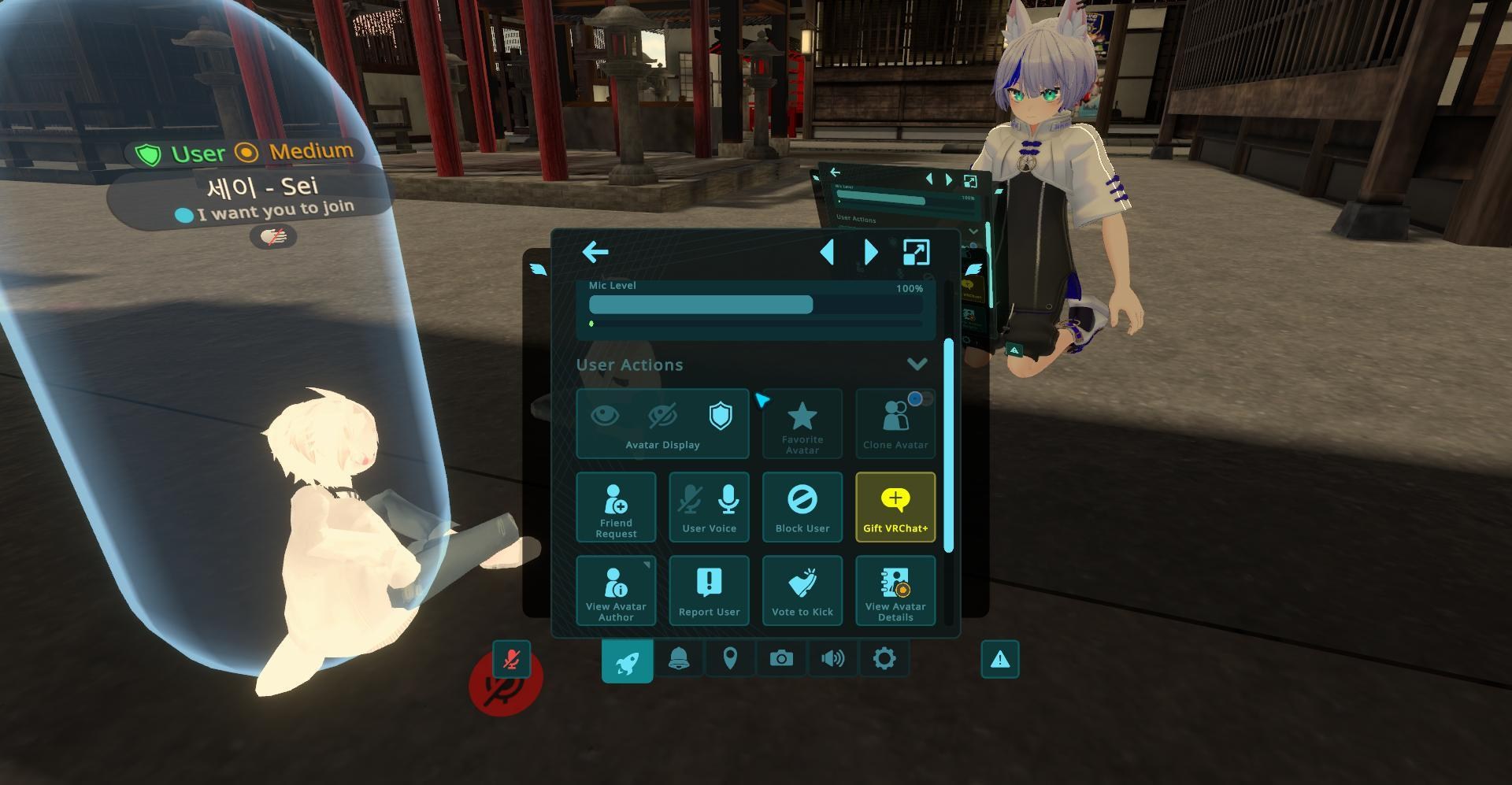Select Report User
1512x785 pixels.
coord(709,590)
